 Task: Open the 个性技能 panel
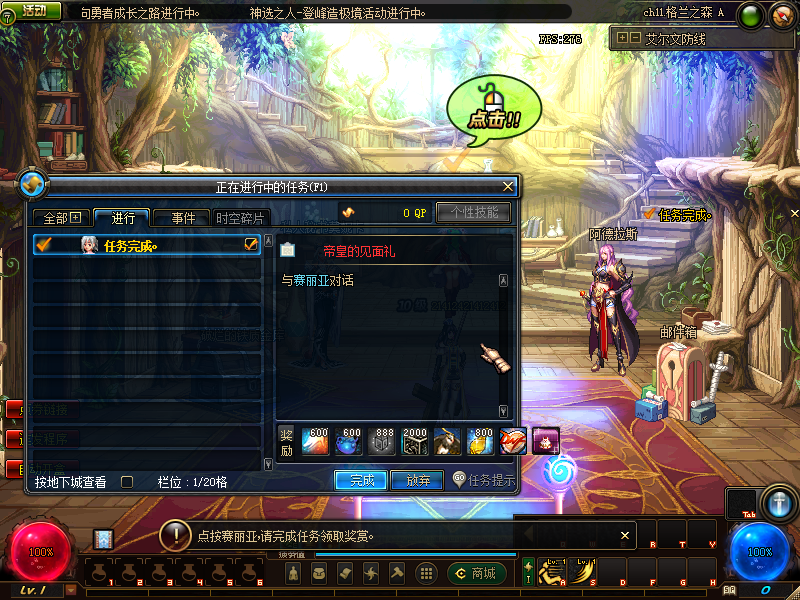pyautogui.click(x=473, y=212)
